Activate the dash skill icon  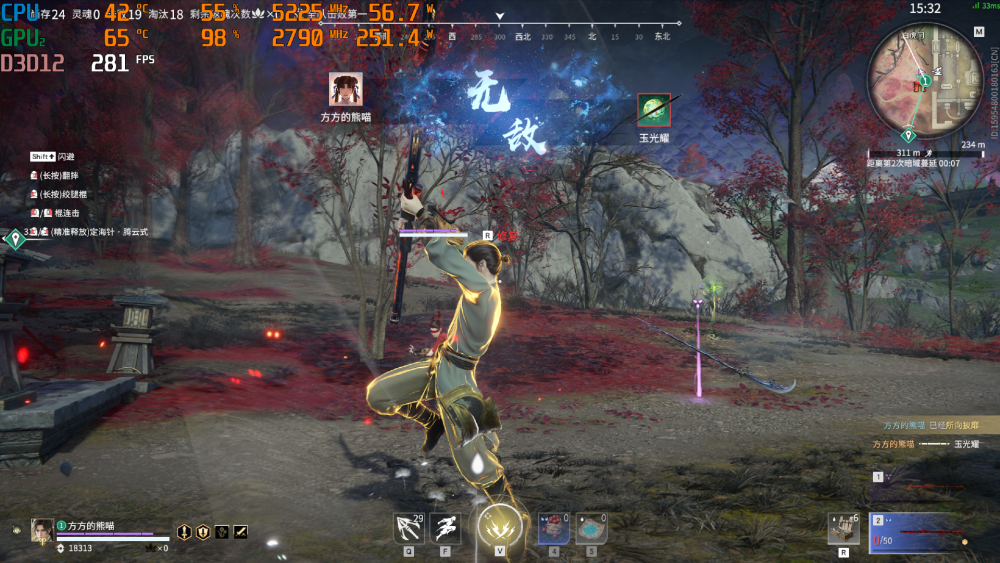446,527
